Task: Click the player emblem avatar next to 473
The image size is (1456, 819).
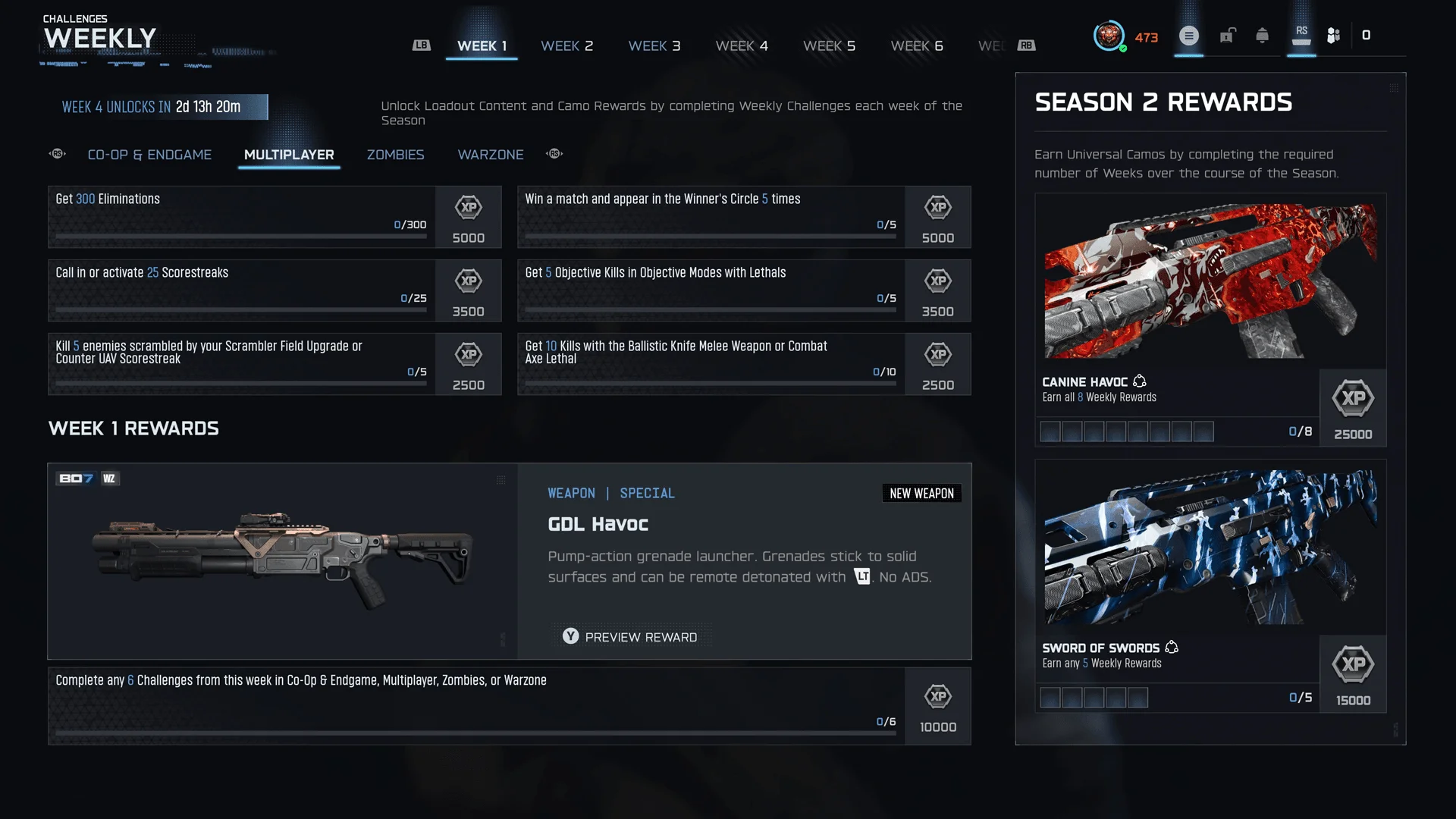Action: tap(1111, 34)
